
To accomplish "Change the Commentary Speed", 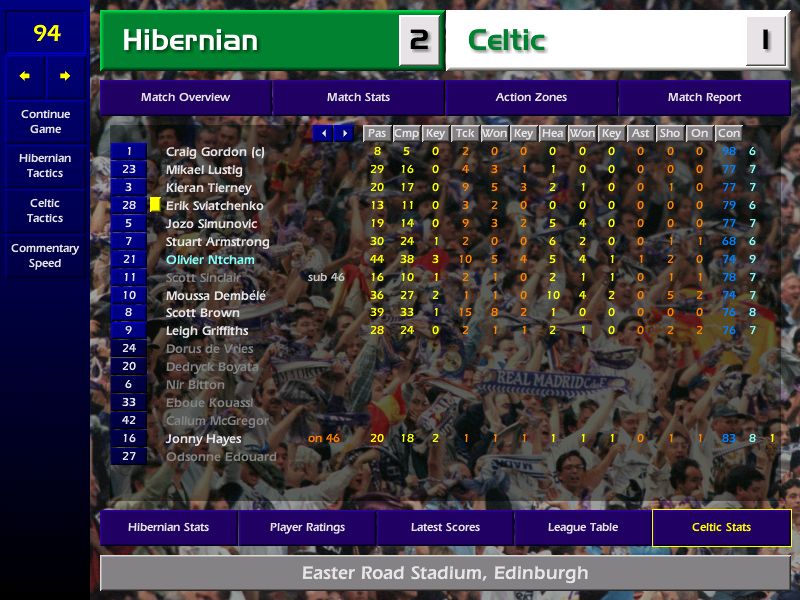I will [45, 255].
